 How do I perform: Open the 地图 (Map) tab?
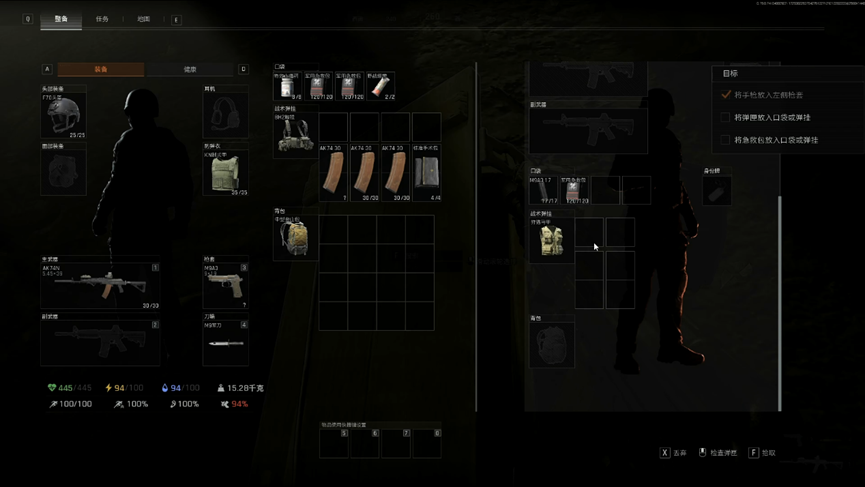pyautogui.click(x=143, y=19)
